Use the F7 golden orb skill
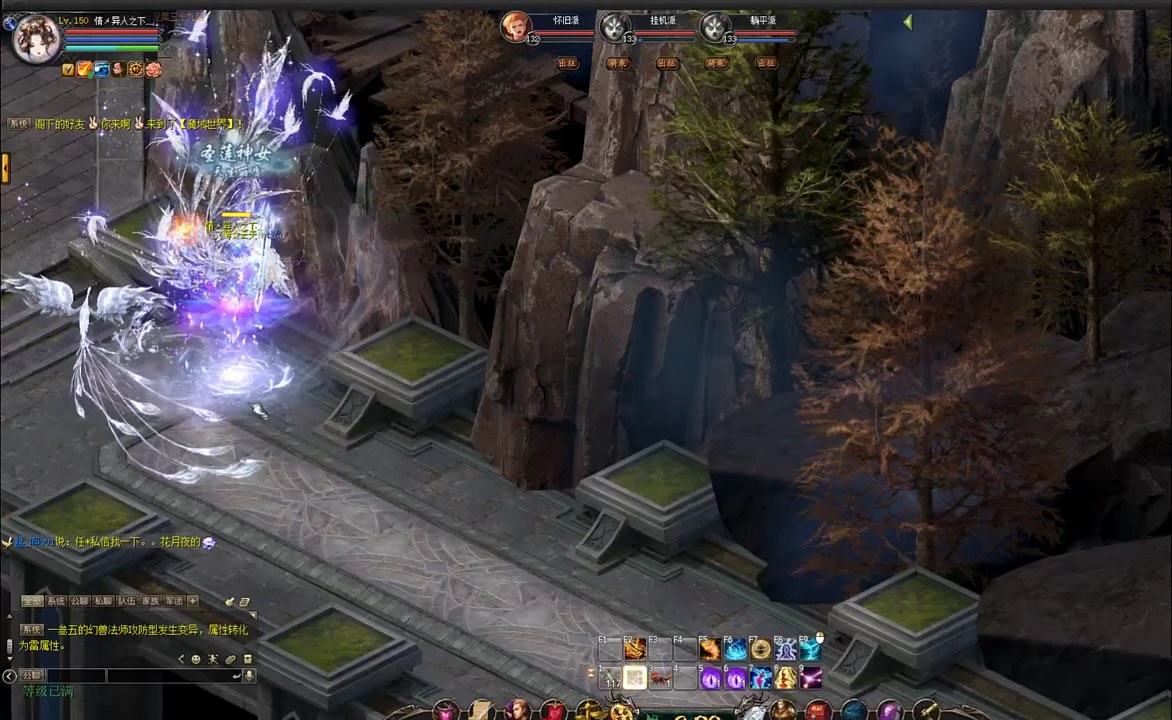This screenshot has width=1172, height=720. (x=761, y=650)
